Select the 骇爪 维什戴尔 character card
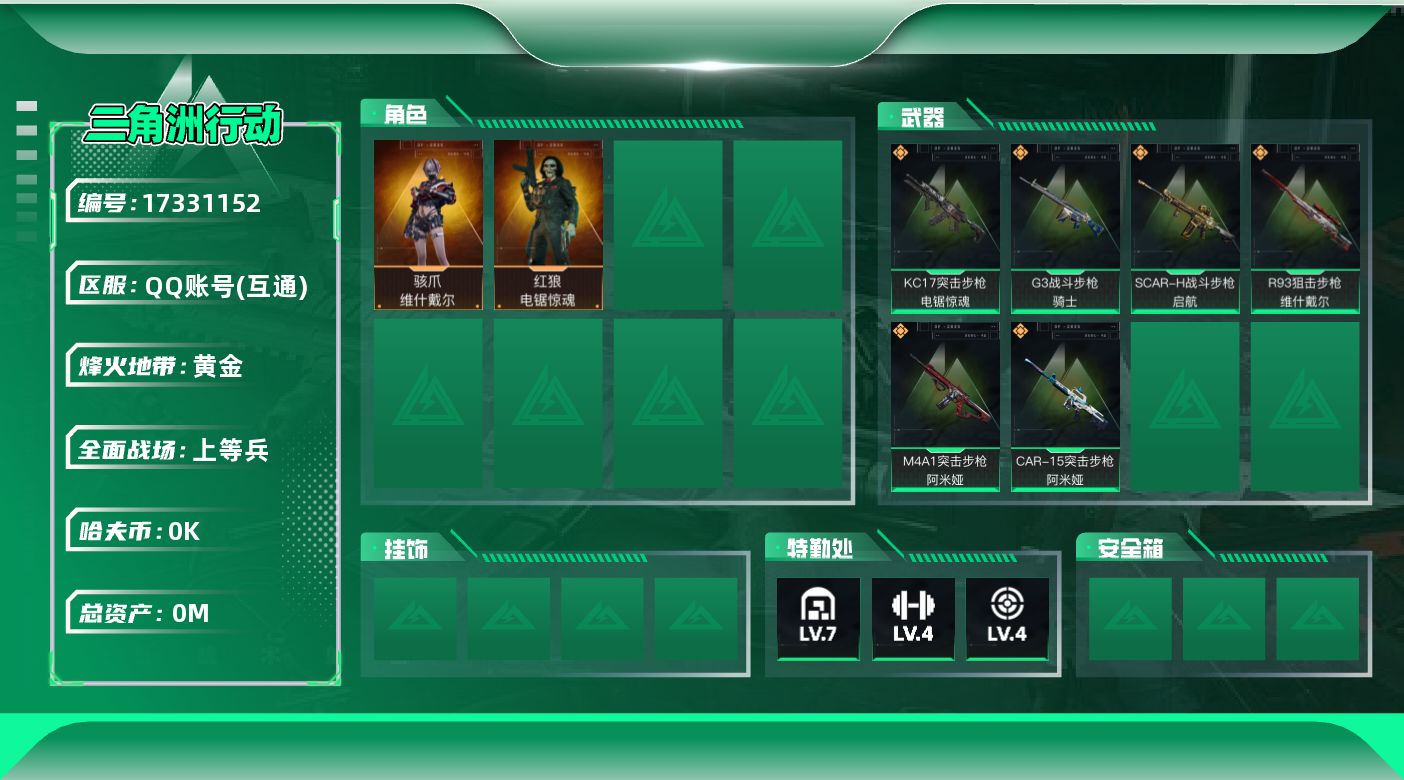Viewport: 1404px width, 780px height. [x=428, y=224]
